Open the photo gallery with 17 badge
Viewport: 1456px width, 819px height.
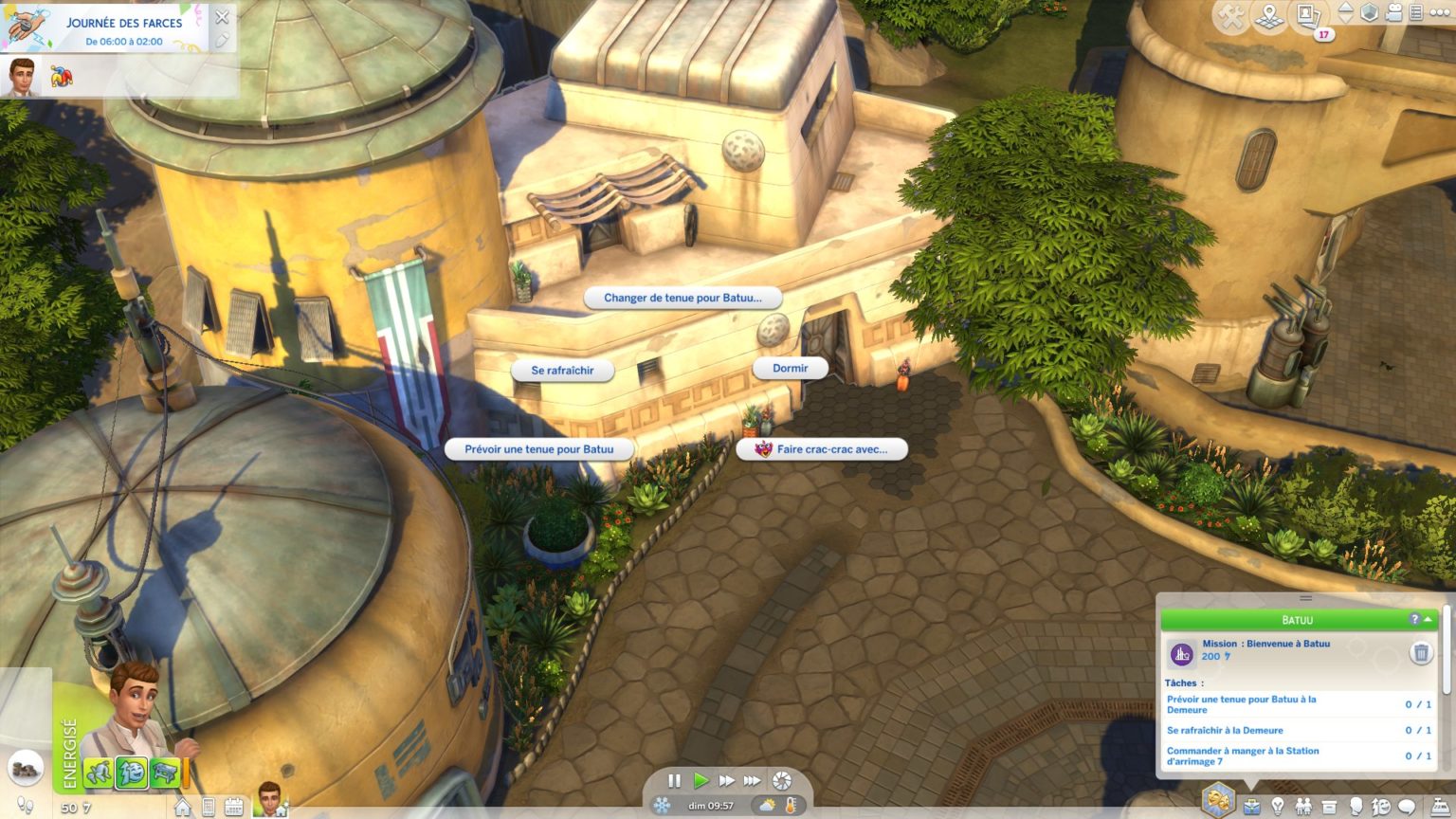(1309, 16)
